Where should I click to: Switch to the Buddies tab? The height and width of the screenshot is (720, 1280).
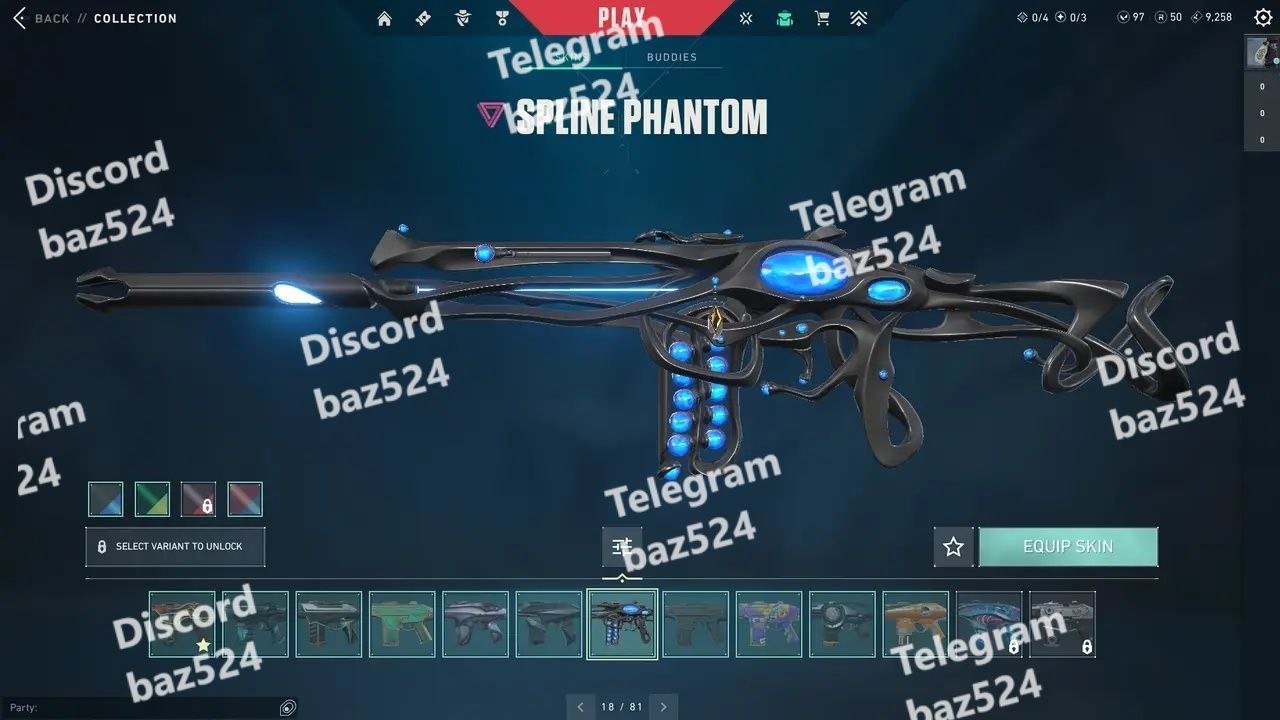[x=671, y=57]
